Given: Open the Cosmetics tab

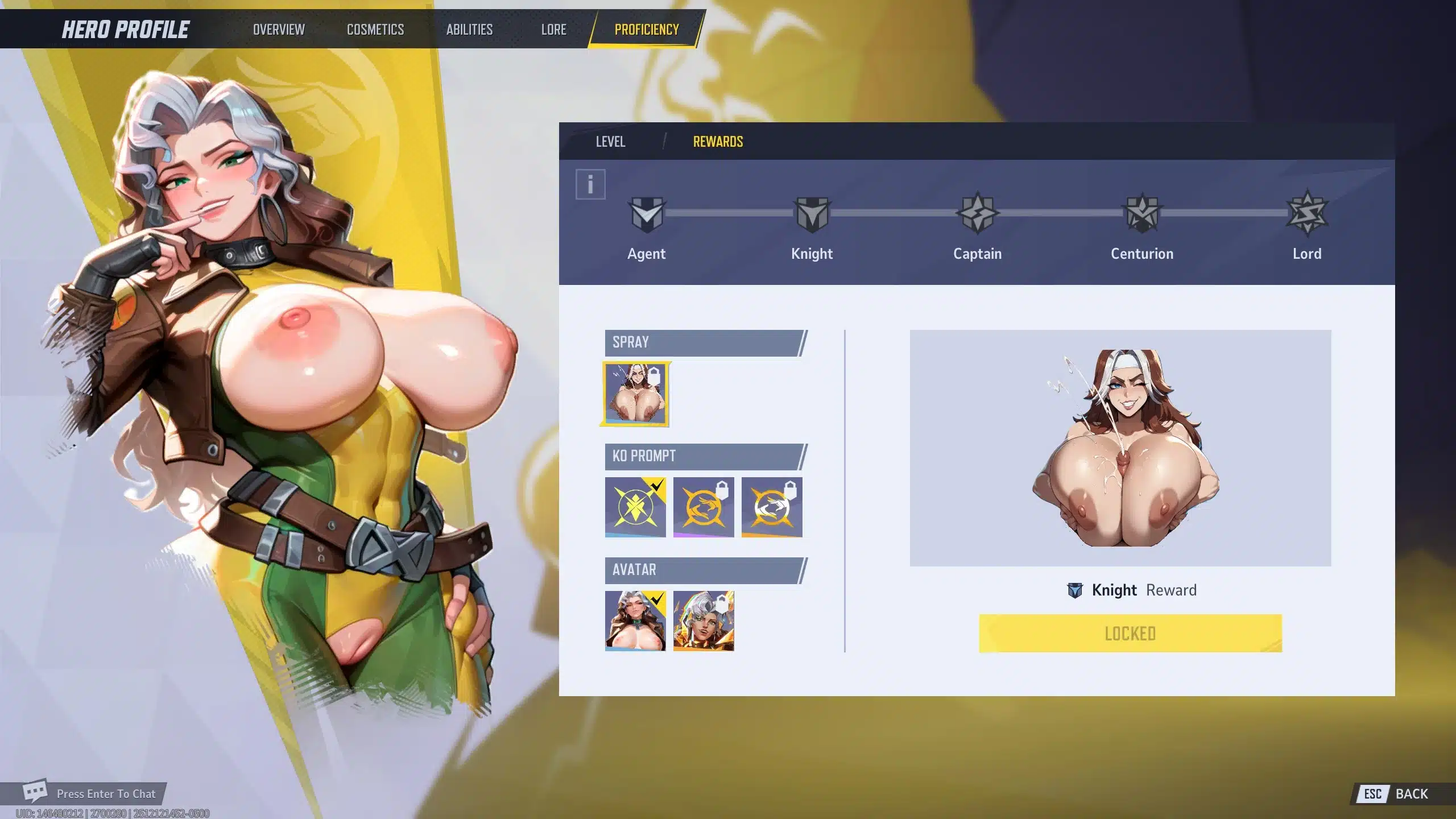Looking at the screenshot, I should 375,30.
